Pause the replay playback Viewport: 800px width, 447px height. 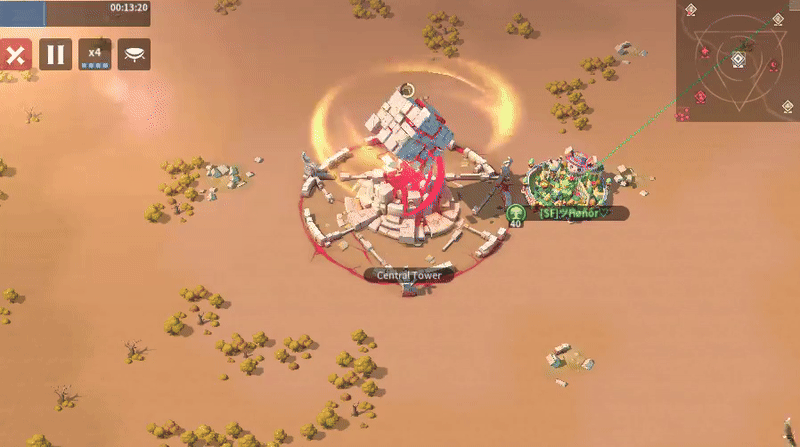55,54
